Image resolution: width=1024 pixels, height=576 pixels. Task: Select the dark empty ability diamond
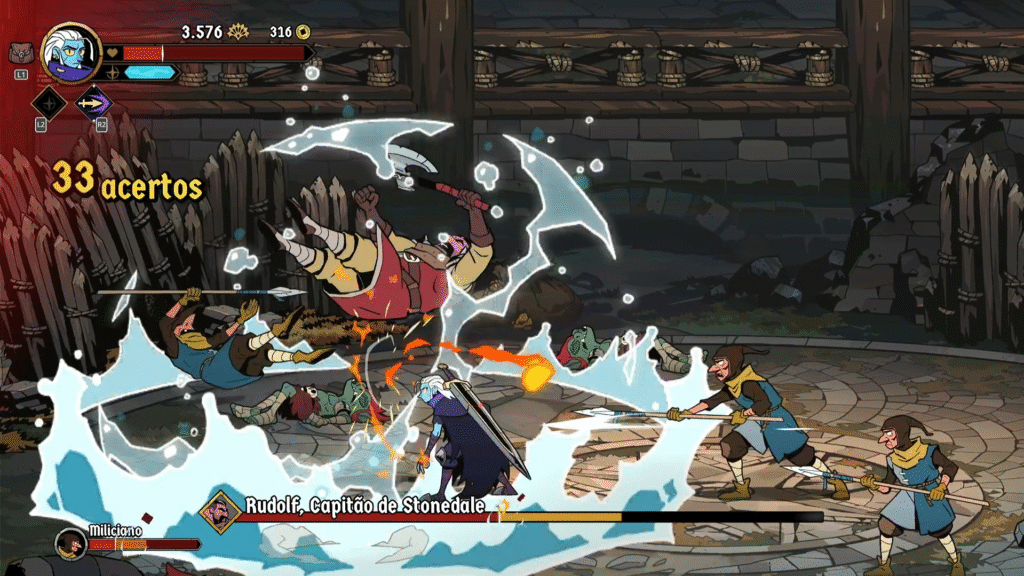(x=49, y=102)
